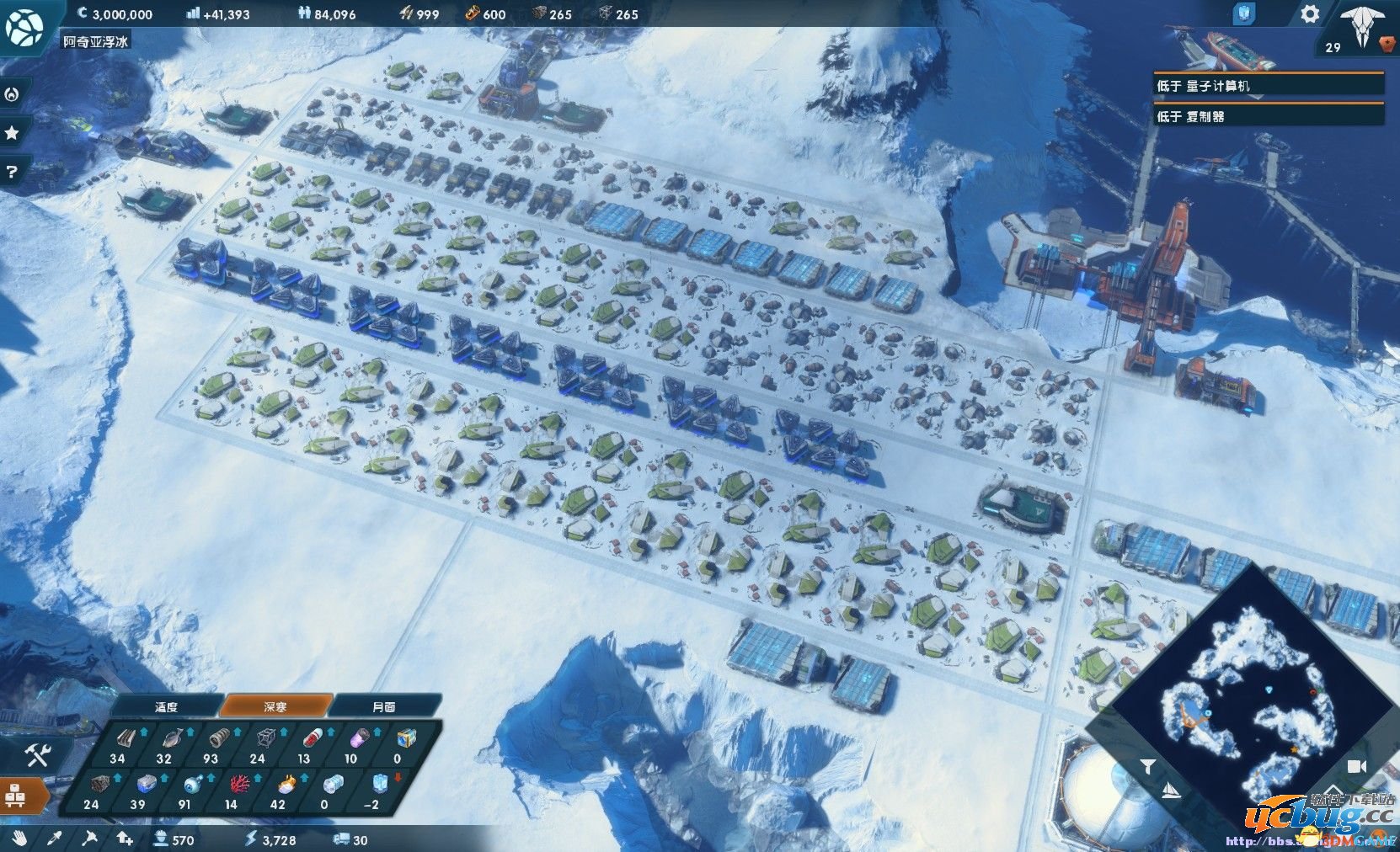
Task: Select the 低于 复制器 notification
Action: 1269,116
